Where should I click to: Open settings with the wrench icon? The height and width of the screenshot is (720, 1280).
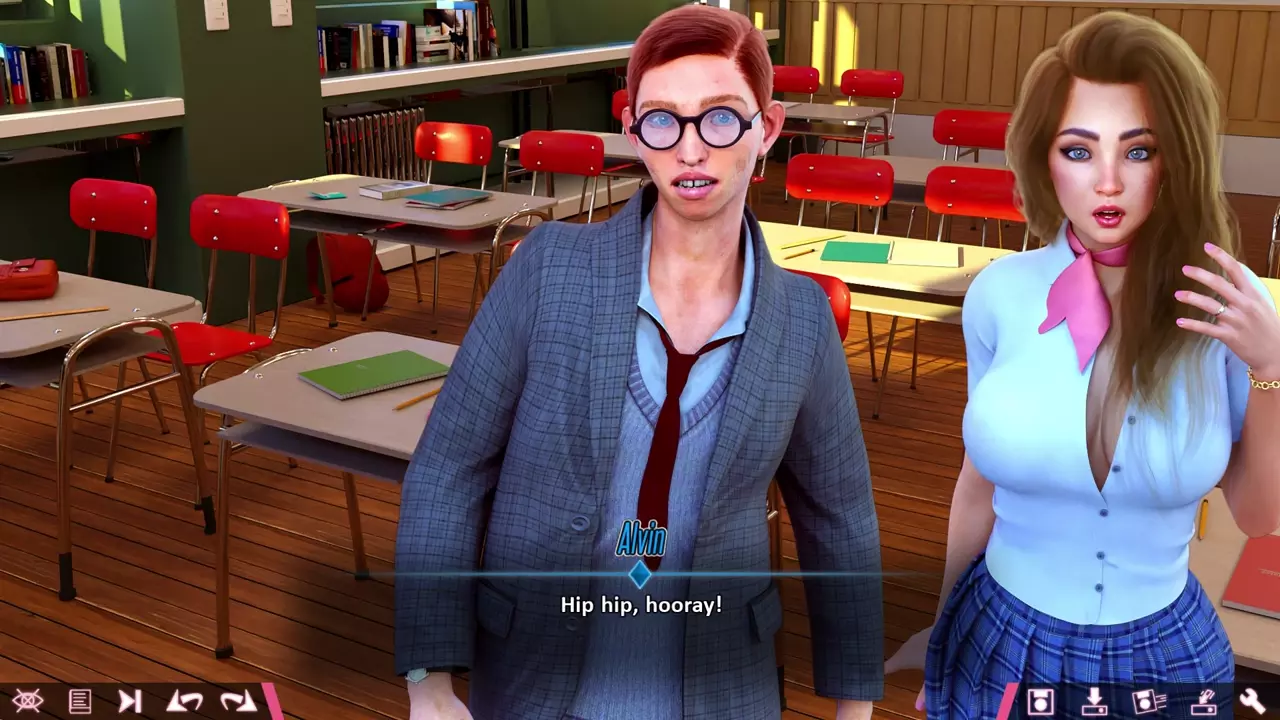(1252, 701)
